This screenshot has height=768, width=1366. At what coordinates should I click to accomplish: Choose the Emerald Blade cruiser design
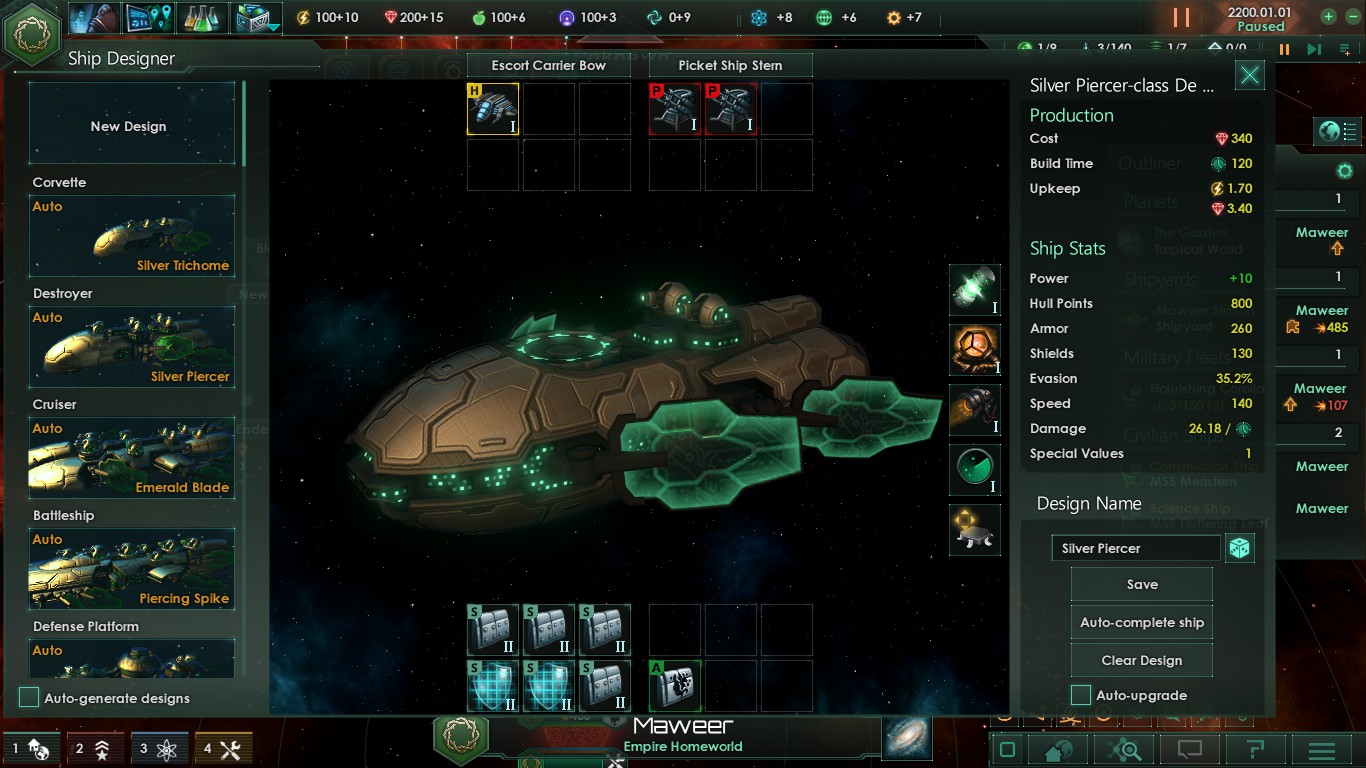point(131,458)
